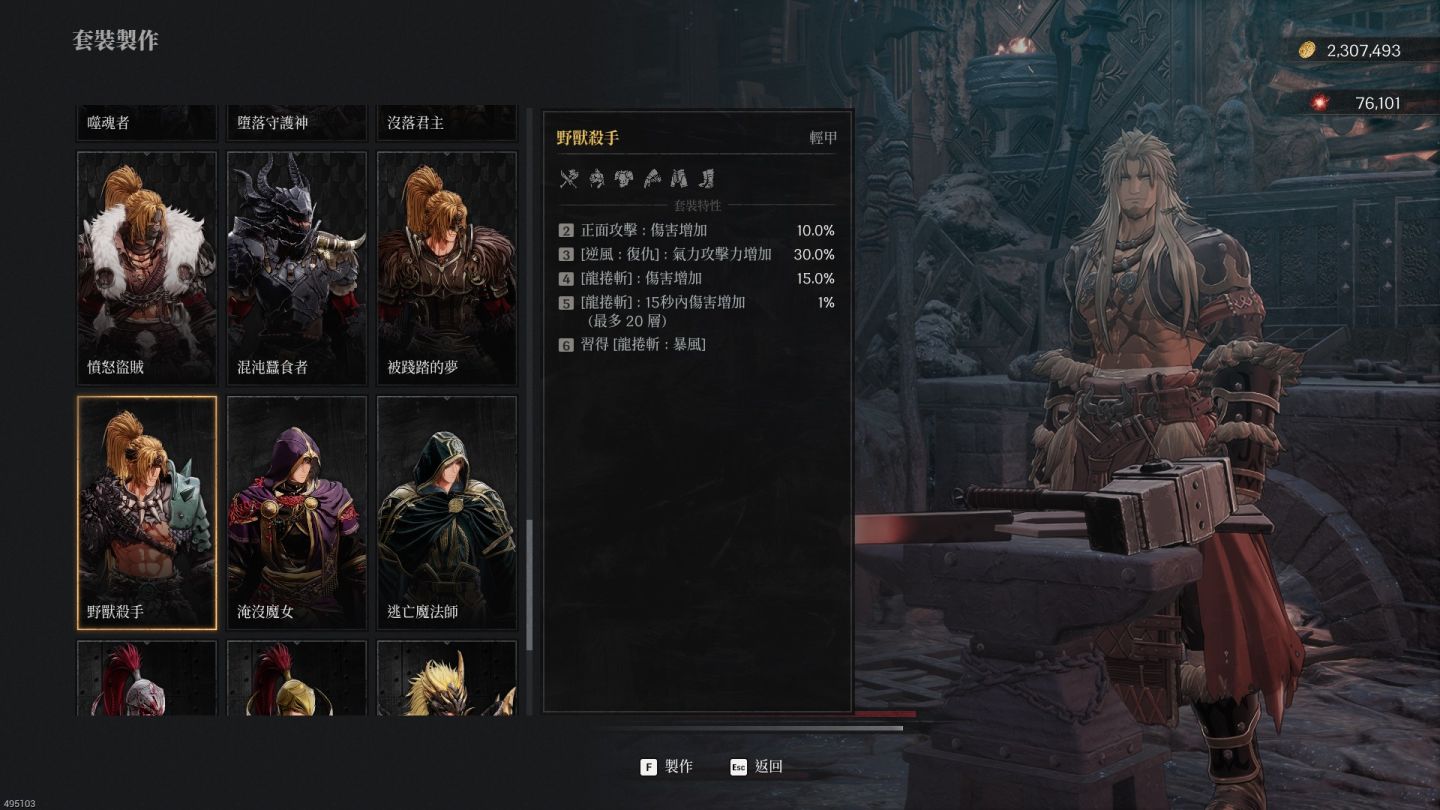Select the 憤怒盜賊 armor set tile

point(147,267)
